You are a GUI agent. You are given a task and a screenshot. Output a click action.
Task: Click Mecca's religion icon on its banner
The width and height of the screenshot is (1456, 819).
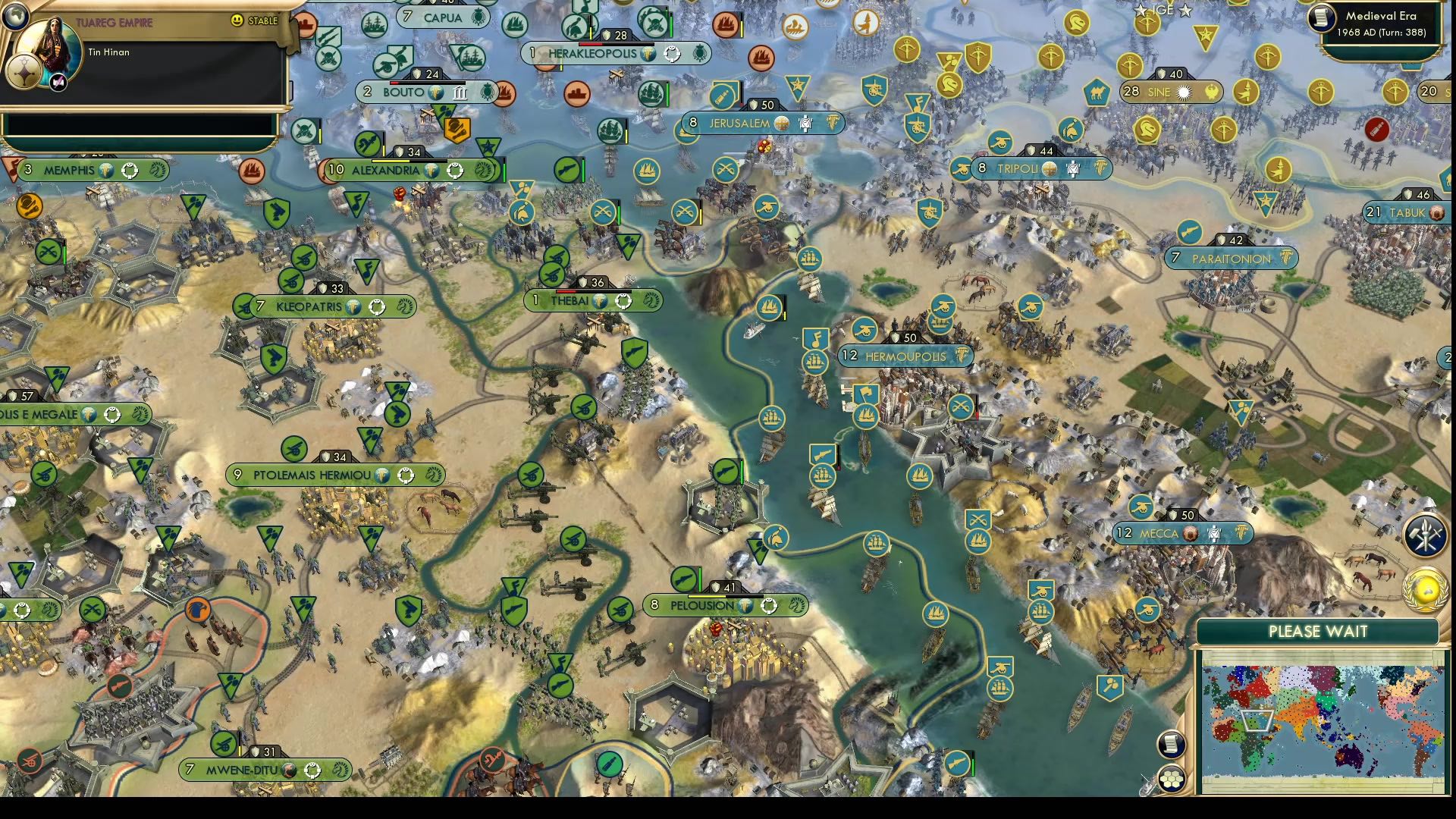point(1189,535)
